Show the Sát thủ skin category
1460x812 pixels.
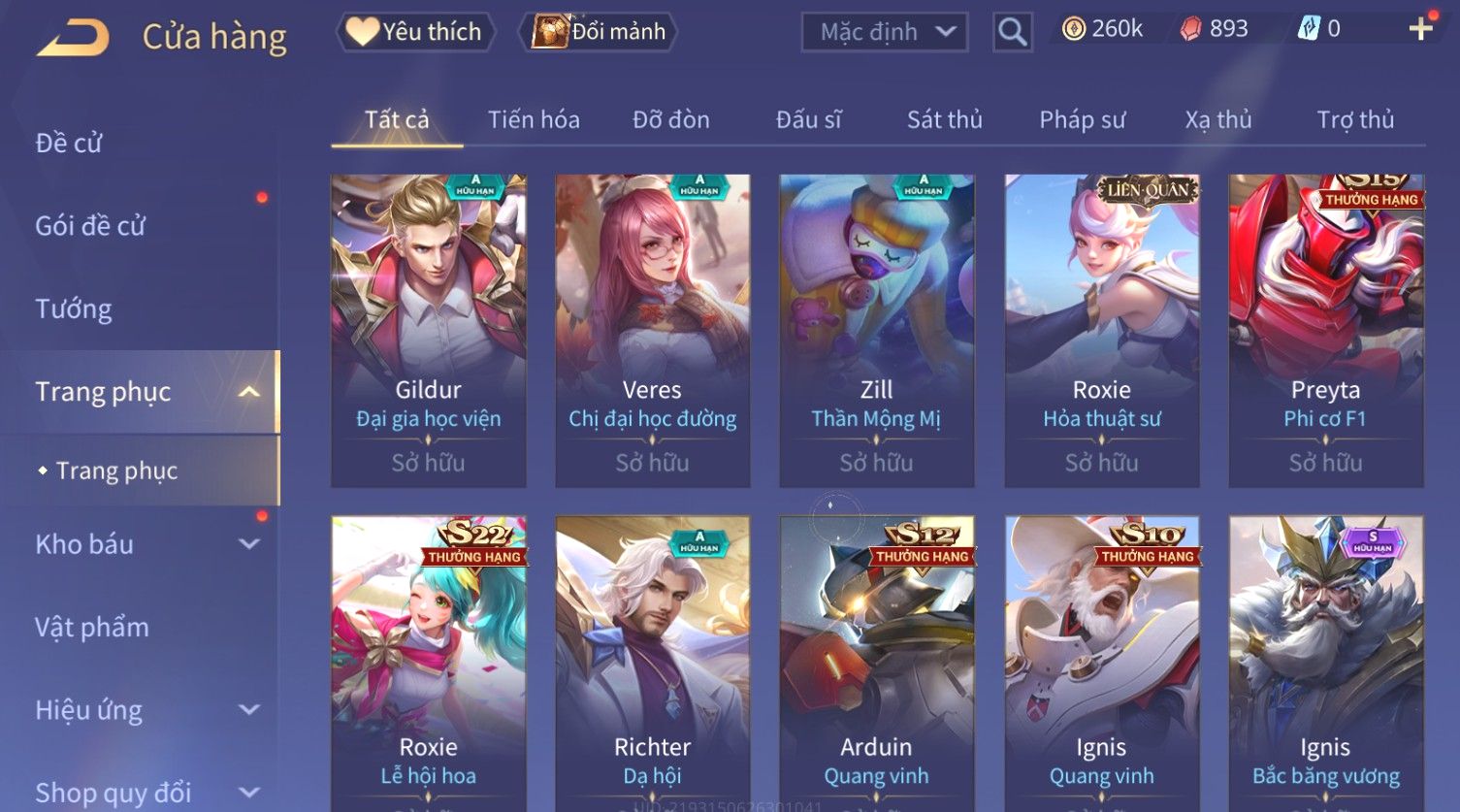click(944, 120)
